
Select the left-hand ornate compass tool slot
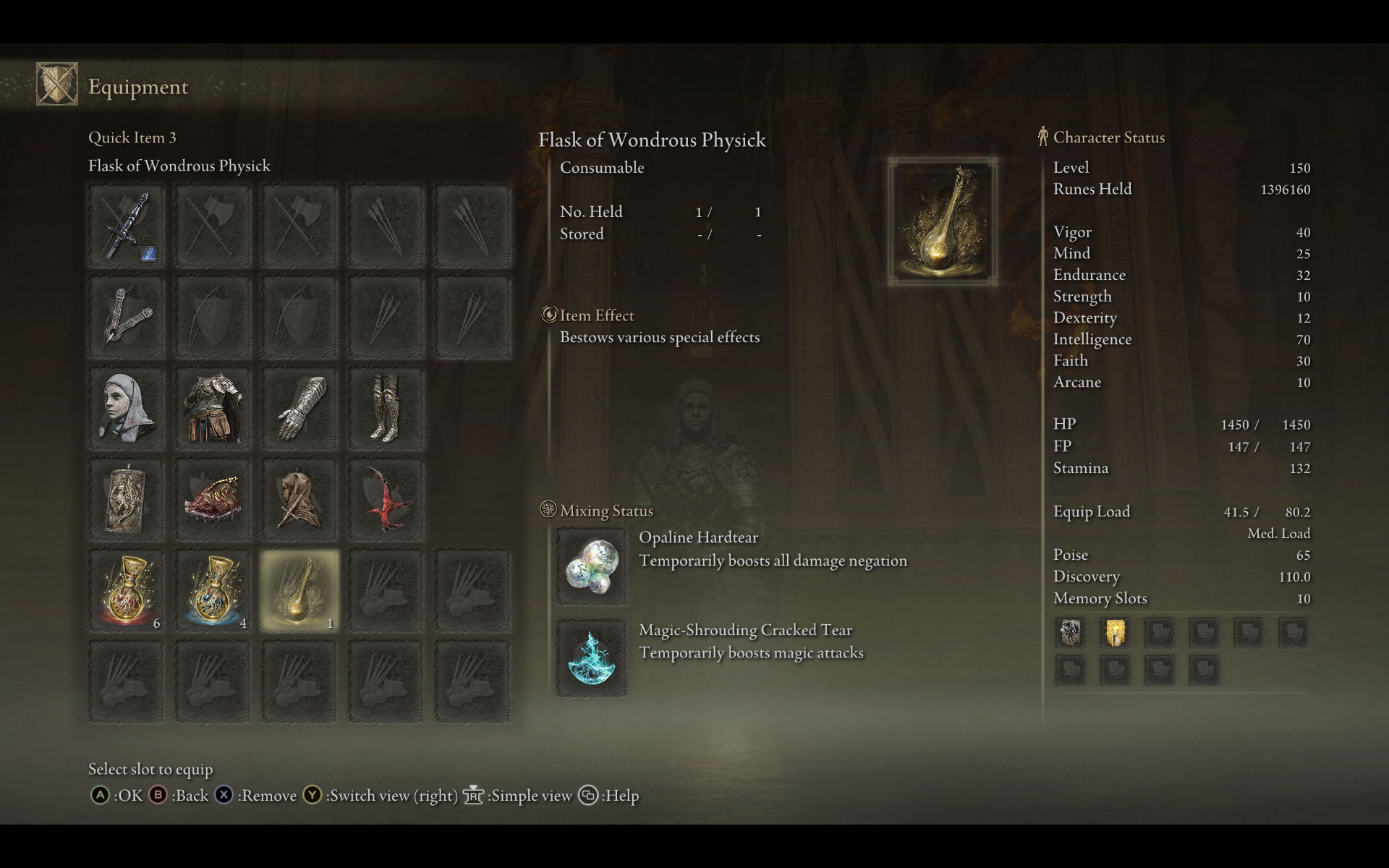127,317
